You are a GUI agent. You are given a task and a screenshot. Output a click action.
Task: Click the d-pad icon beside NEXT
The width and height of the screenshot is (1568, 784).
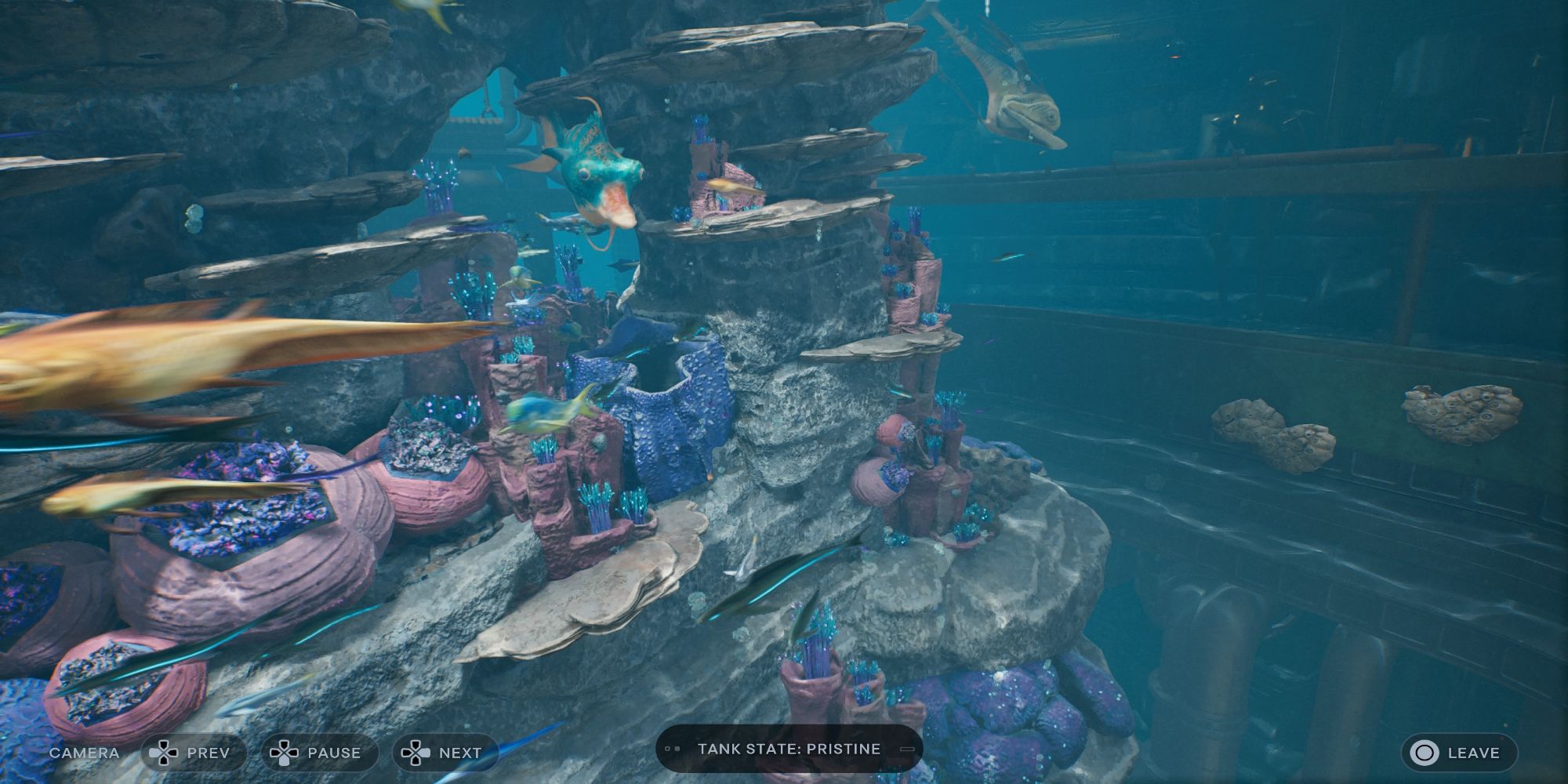(416, 753)
